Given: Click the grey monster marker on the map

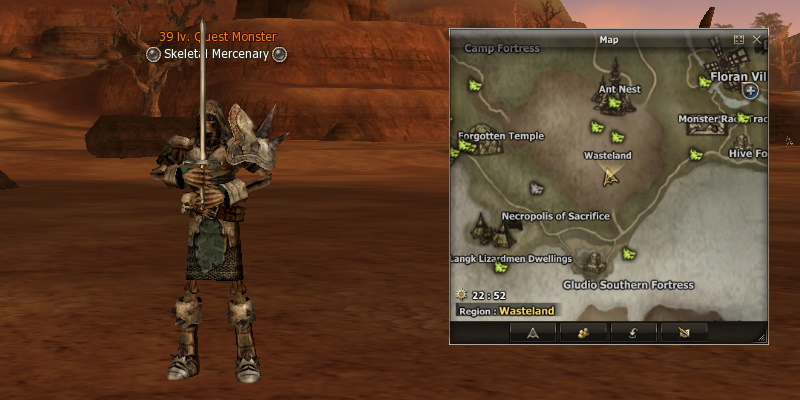Looking at the screenshot, I should [536, 187].
